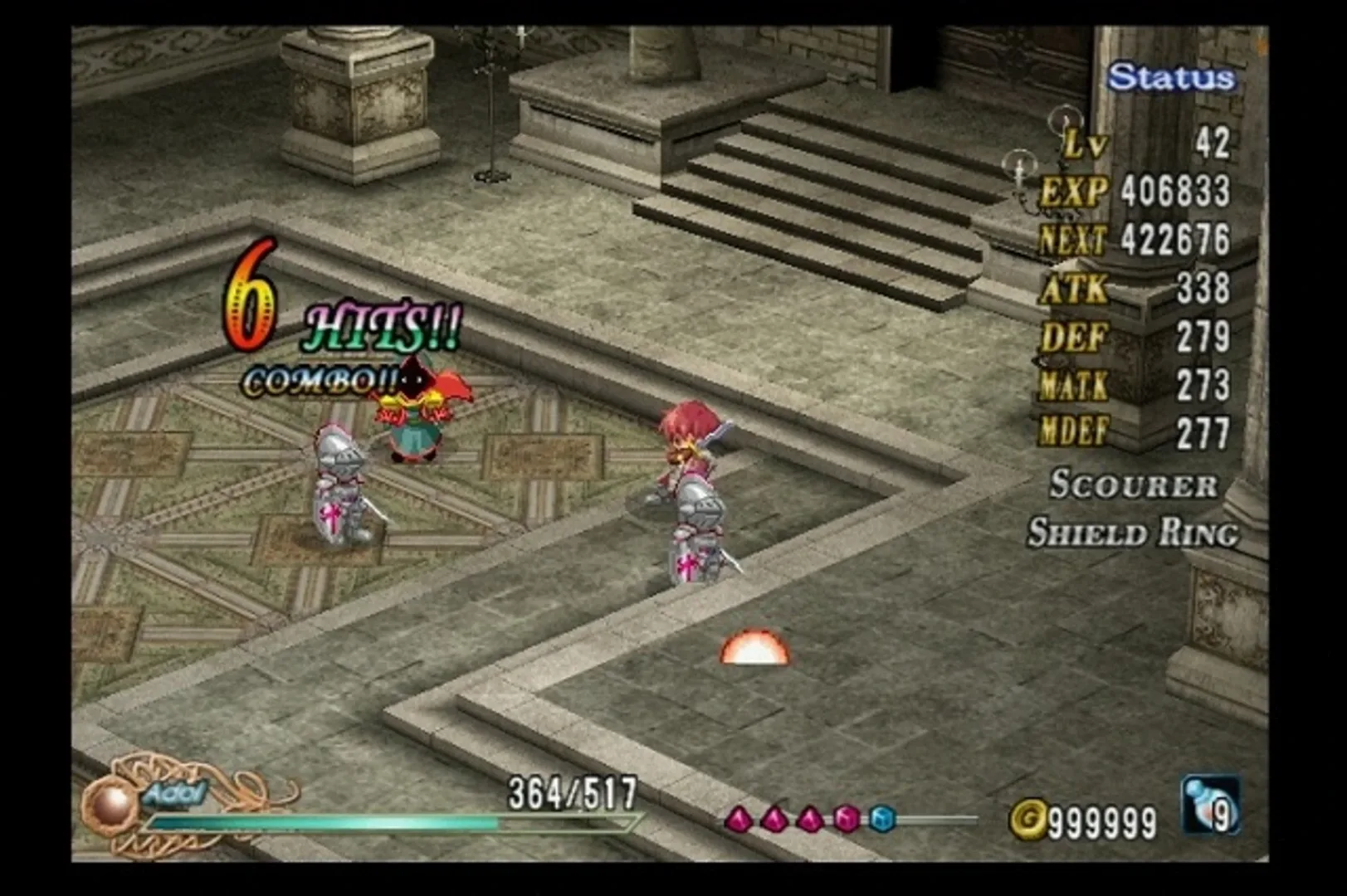Enable the second pink diamond gem slot

point(775,817)
